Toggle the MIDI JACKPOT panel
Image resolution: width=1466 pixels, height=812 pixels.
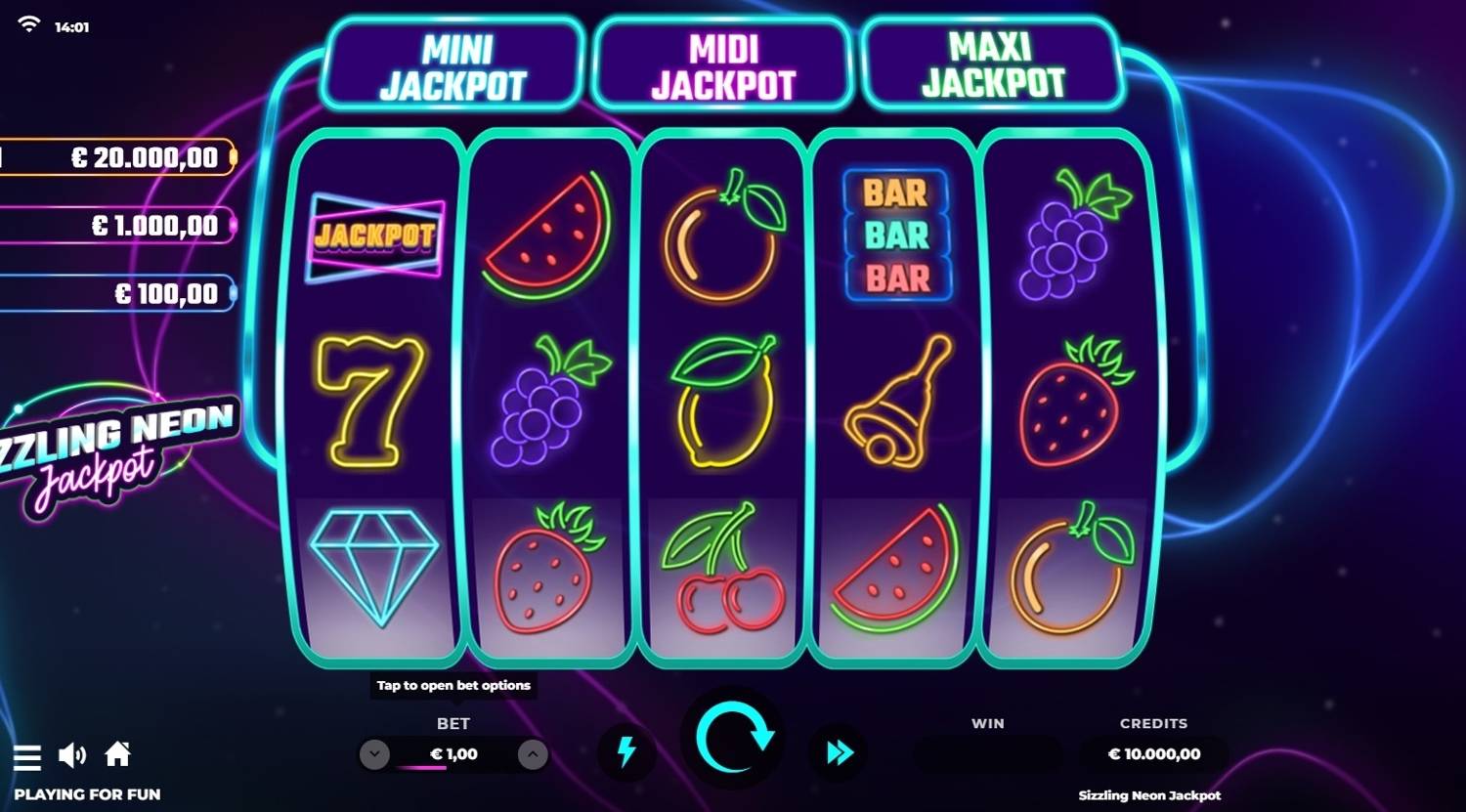tap(721, 64)
